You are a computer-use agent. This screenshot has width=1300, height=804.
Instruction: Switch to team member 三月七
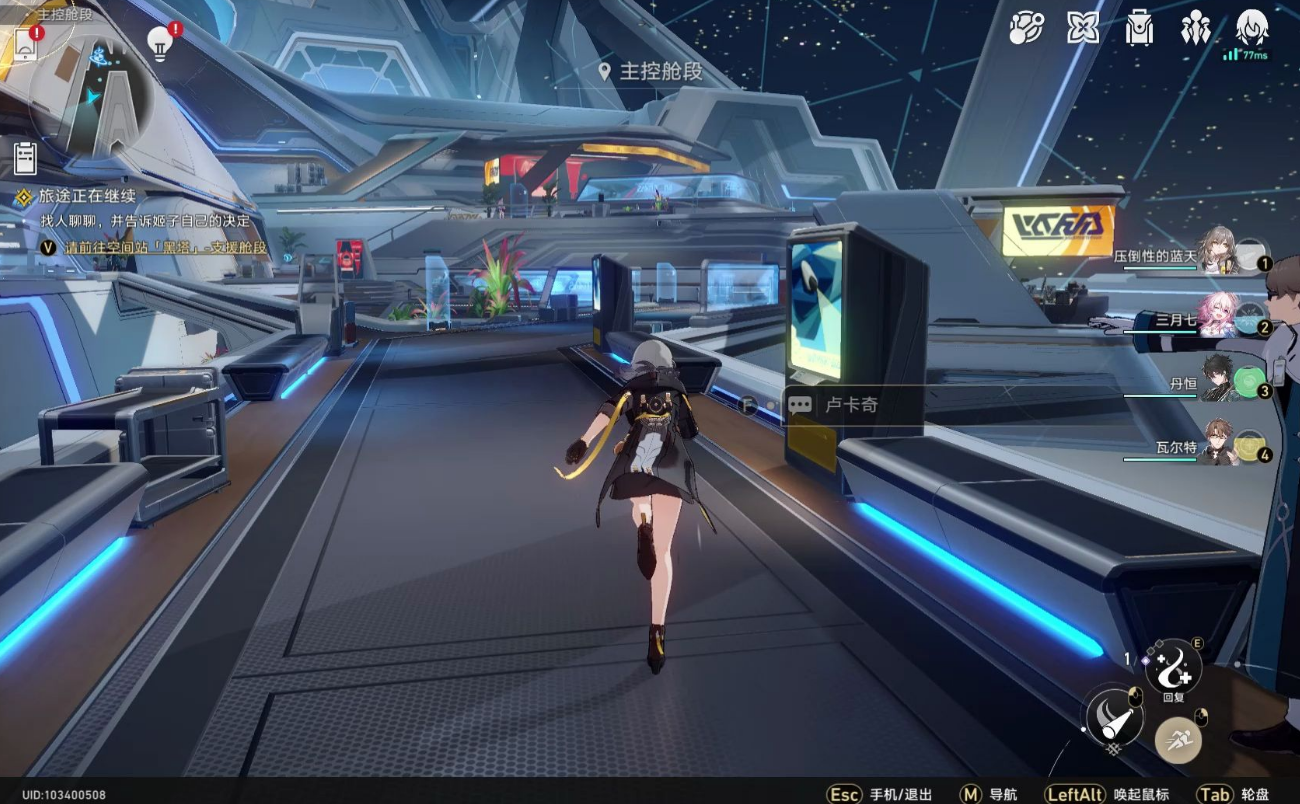pos(1220,317)
